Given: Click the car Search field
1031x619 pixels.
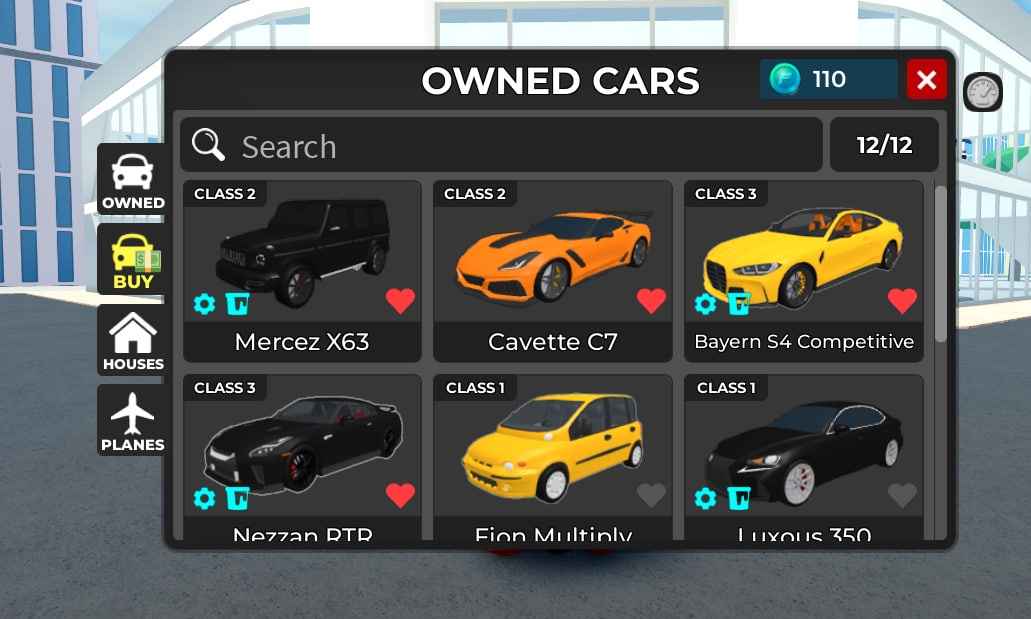Looking at the screenshot, I should 500,146.
